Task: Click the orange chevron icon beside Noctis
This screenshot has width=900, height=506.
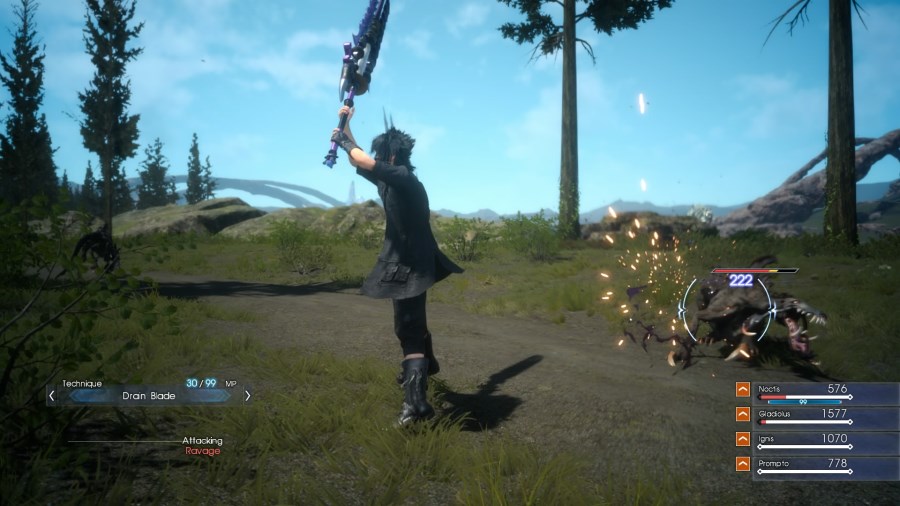Action: (743, 390)
